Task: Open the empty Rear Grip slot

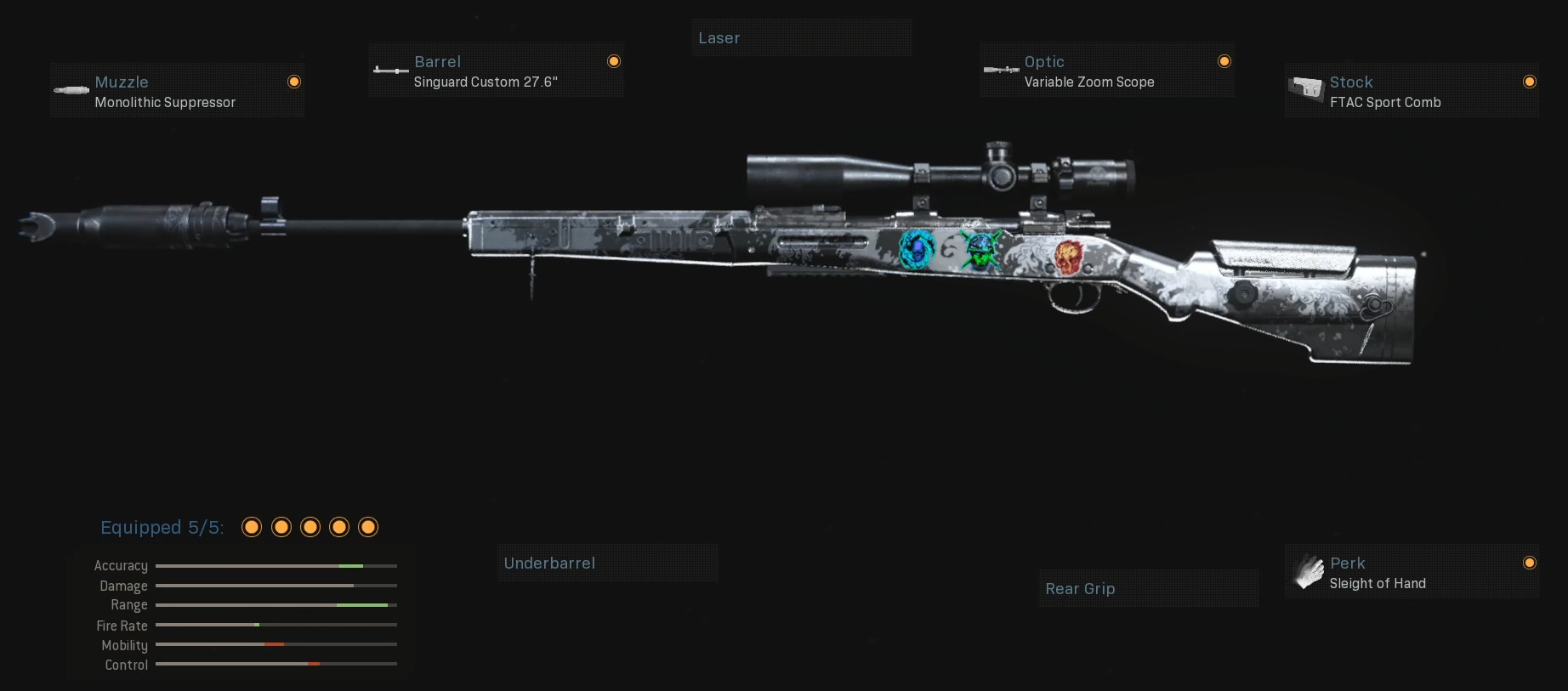Action: pyautogui.click(x=1147, y=589)
